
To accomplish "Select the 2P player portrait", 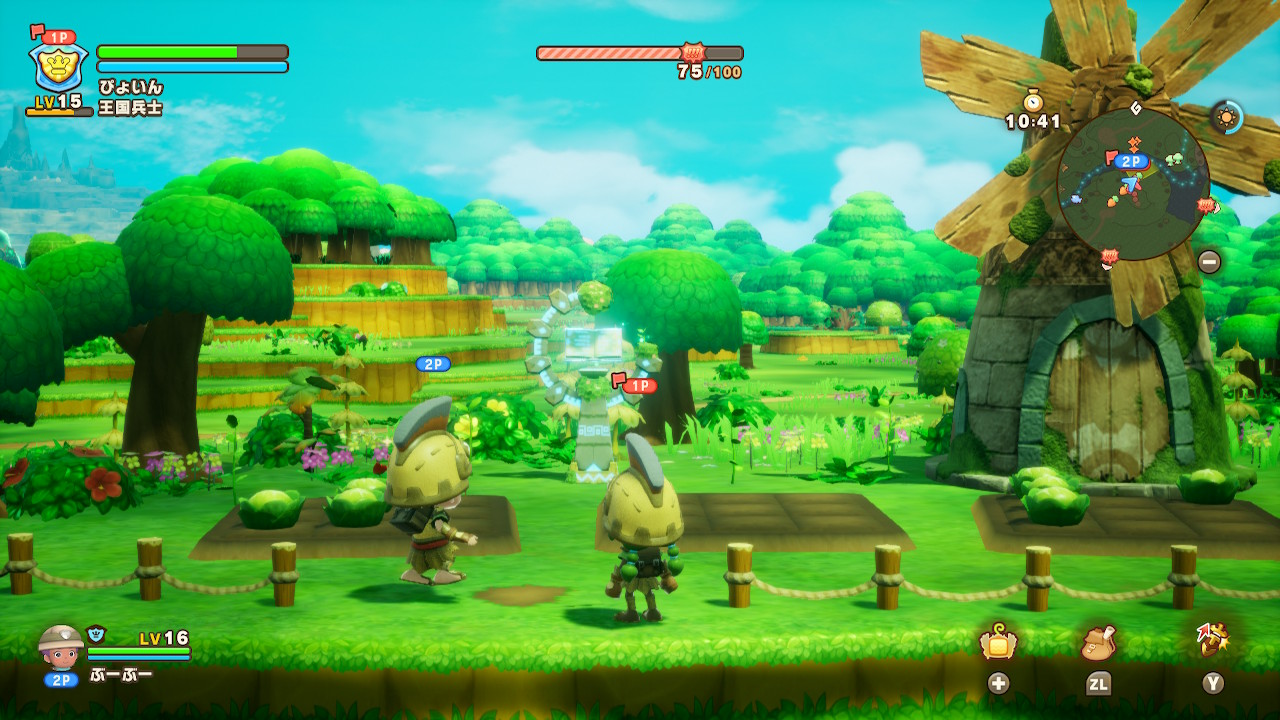I will click(x=61, y=645).
